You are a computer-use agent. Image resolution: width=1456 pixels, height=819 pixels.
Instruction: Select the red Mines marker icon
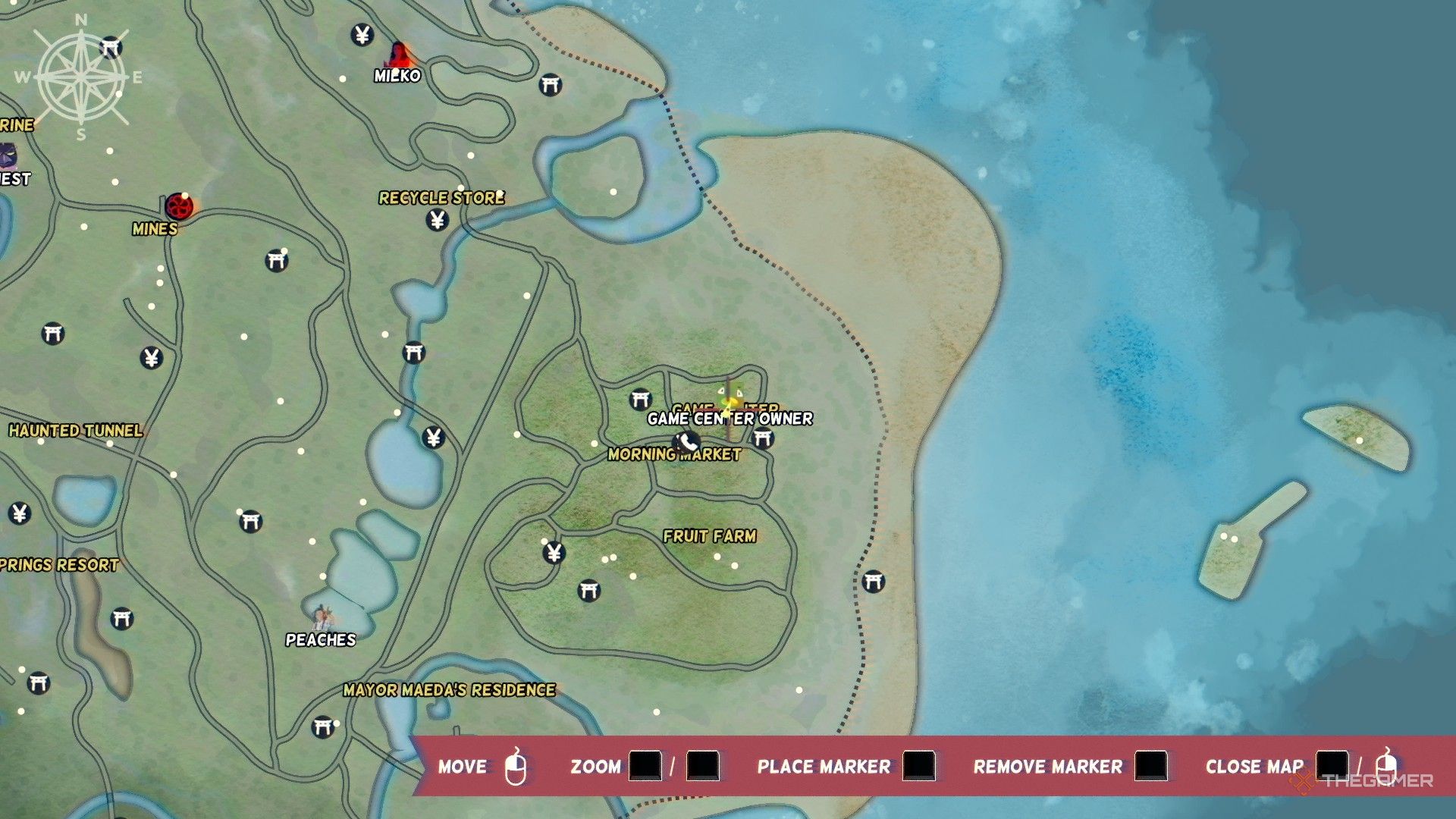pos(179,206)
